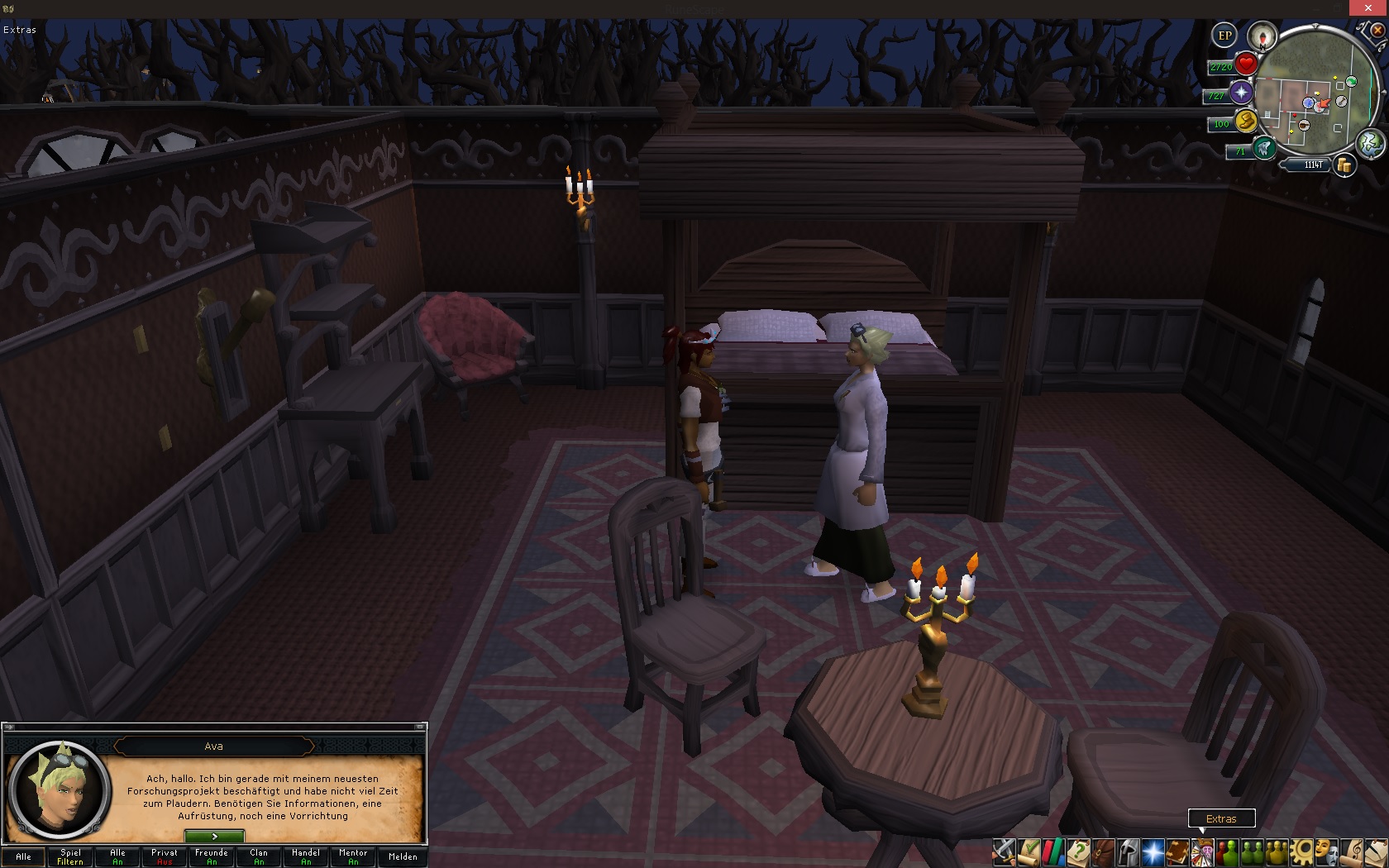Open the crossed swords combat tab
Screen dimensions: 1389x868
[x=1004, y=851]
